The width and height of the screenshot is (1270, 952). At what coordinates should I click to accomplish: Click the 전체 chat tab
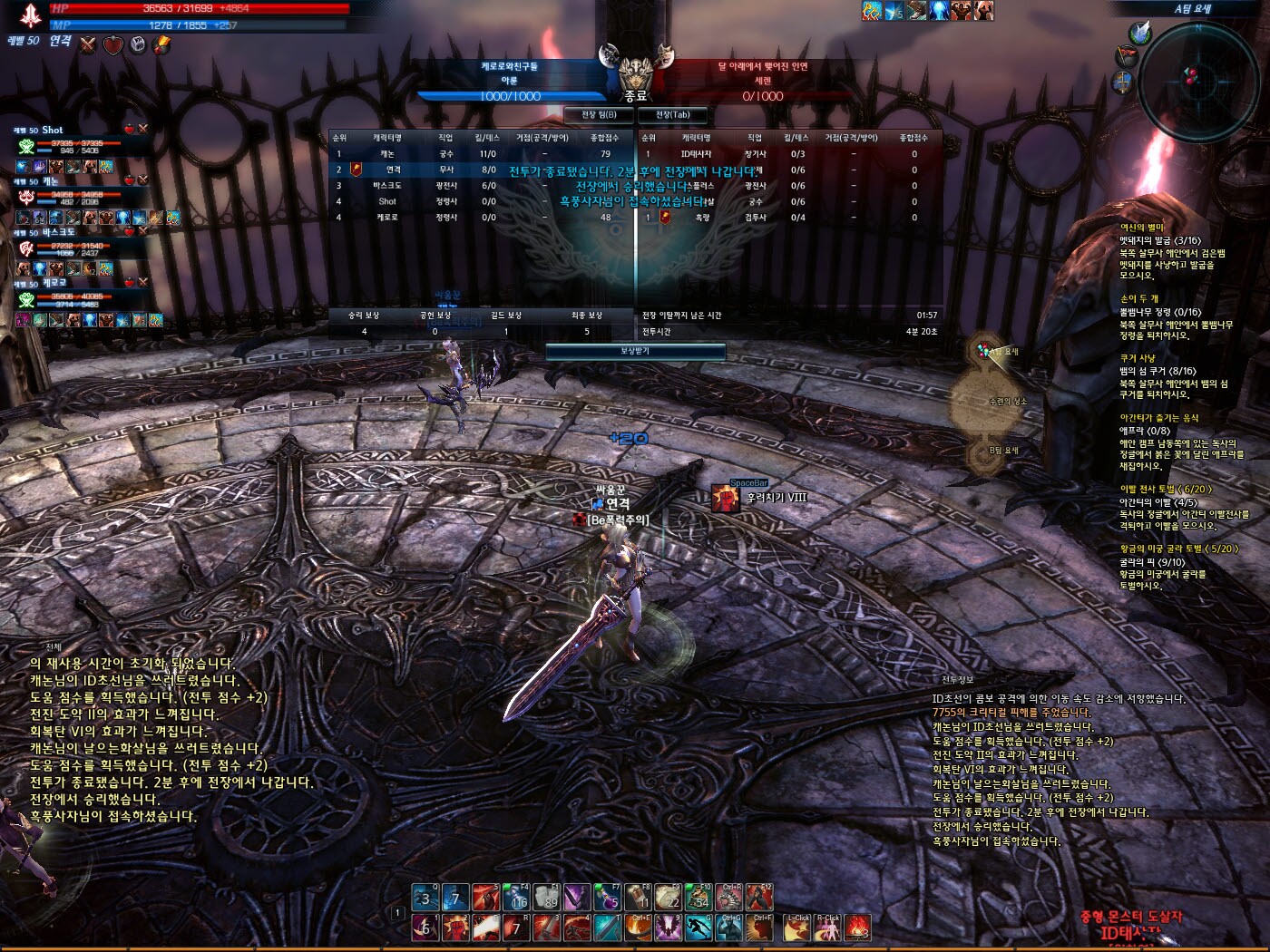pos(54,646)
